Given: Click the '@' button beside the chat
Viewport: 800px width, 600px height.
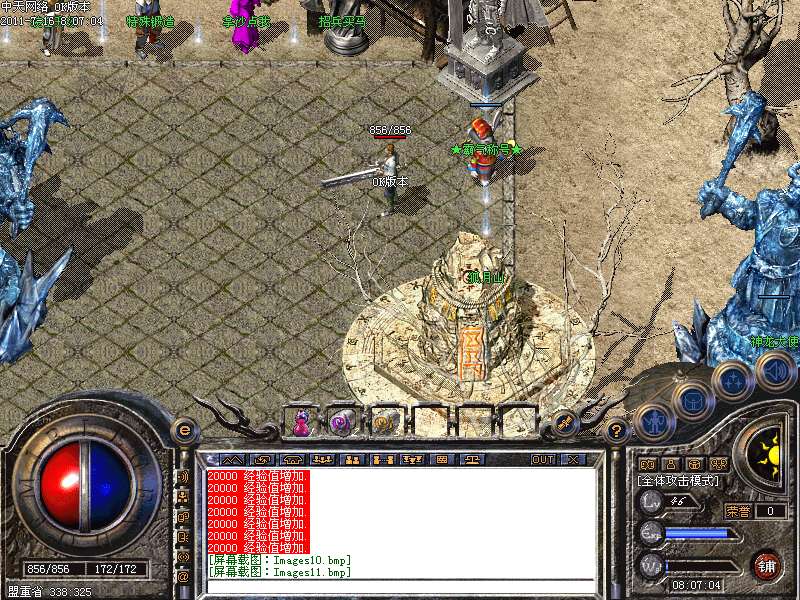Looking at the screenshot, I should tap(183, 576).
